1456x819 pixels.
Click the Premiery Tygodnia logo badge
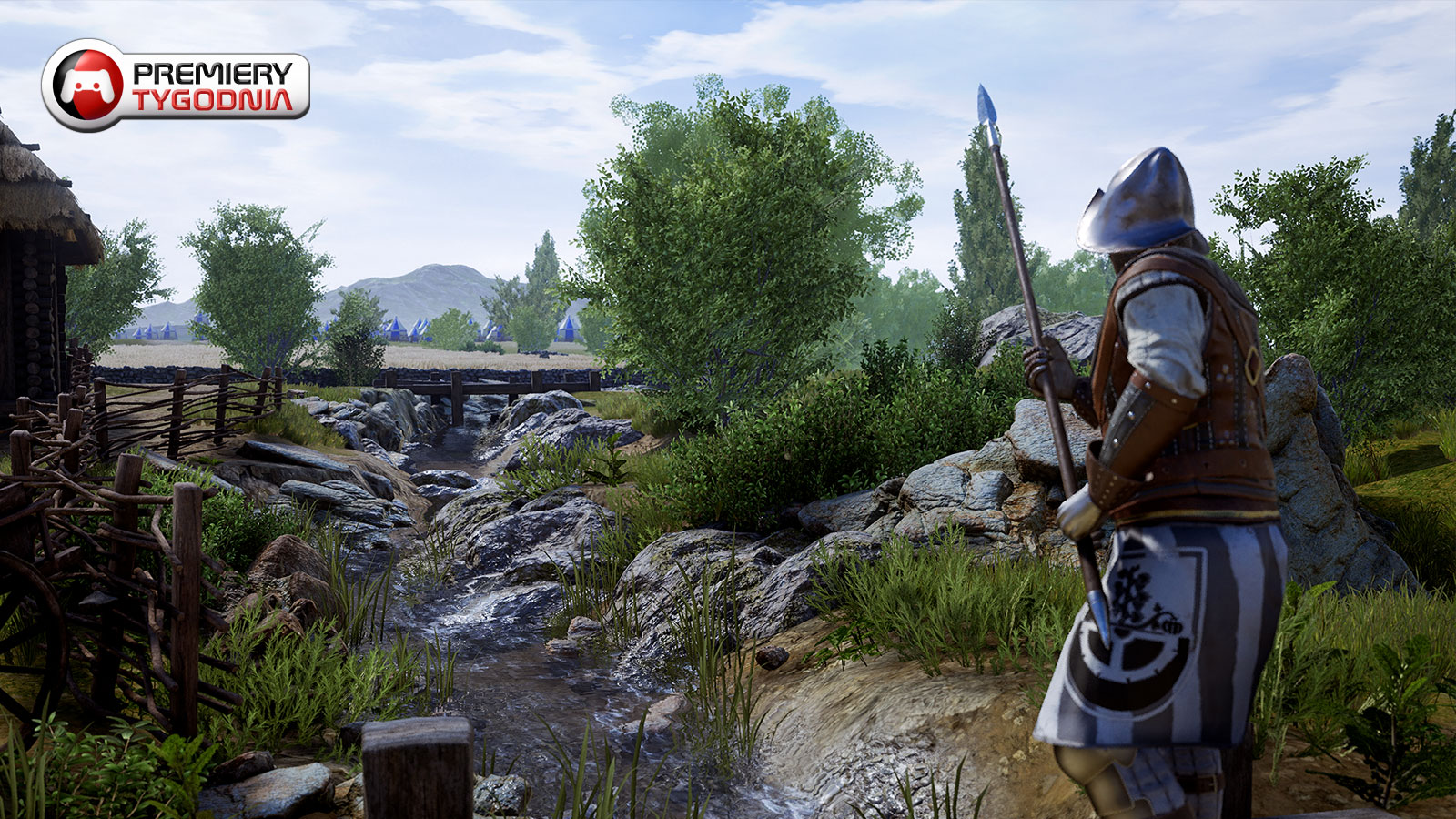[176, 86]
